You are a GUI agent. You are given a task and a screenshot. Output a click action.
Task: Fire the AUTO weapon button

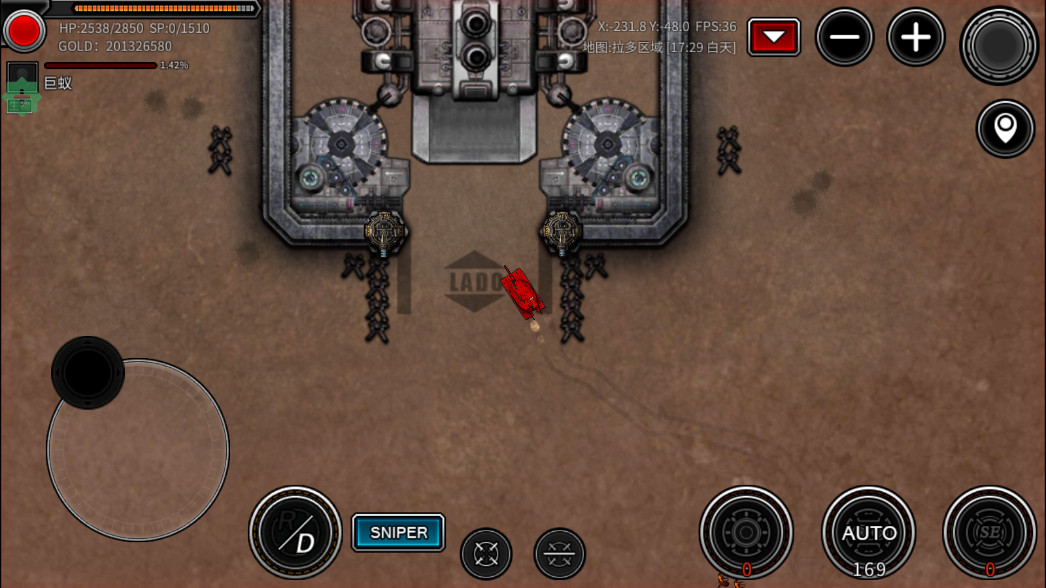(868, 533)
